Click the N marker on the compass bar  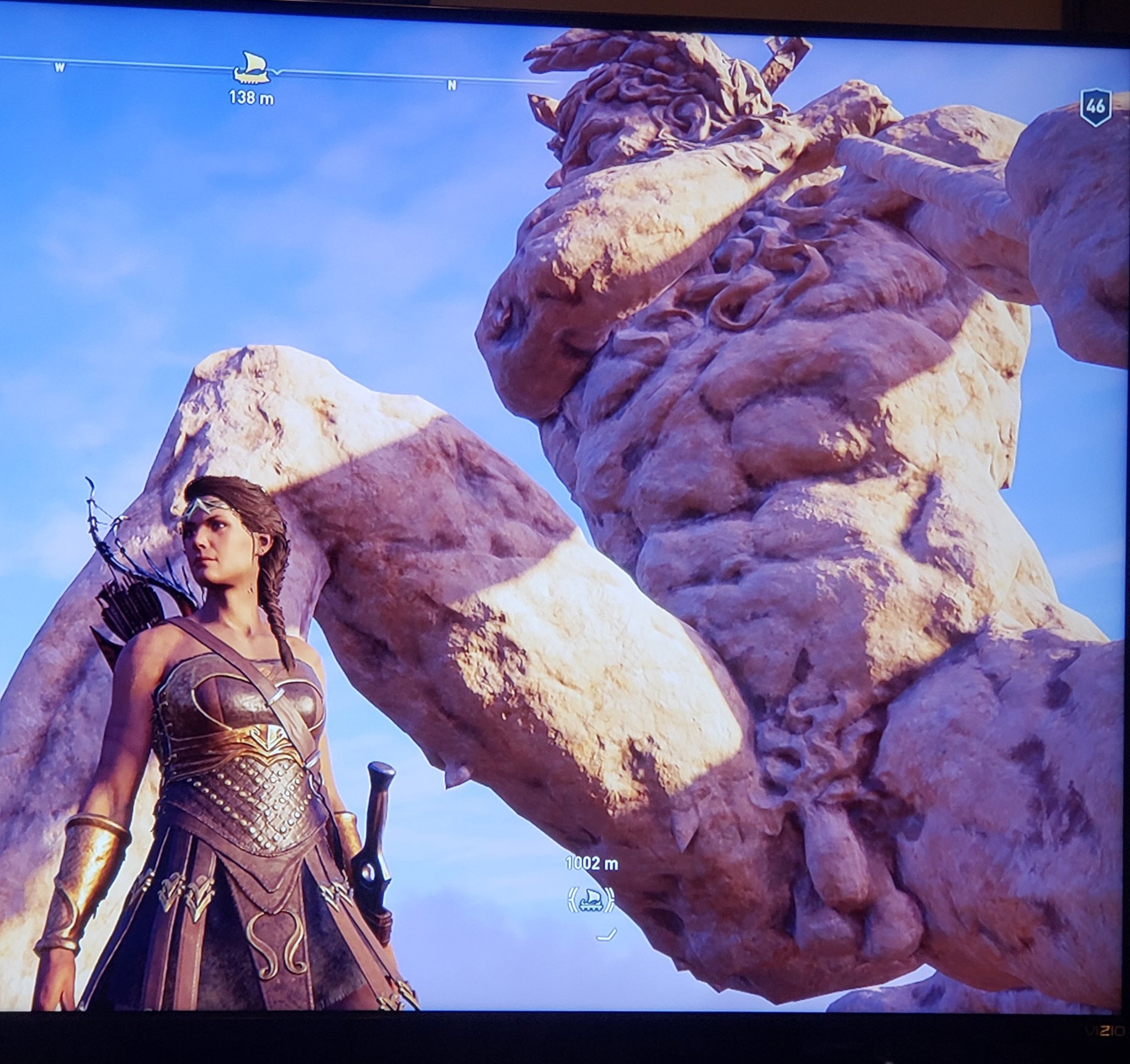[452, 87]
